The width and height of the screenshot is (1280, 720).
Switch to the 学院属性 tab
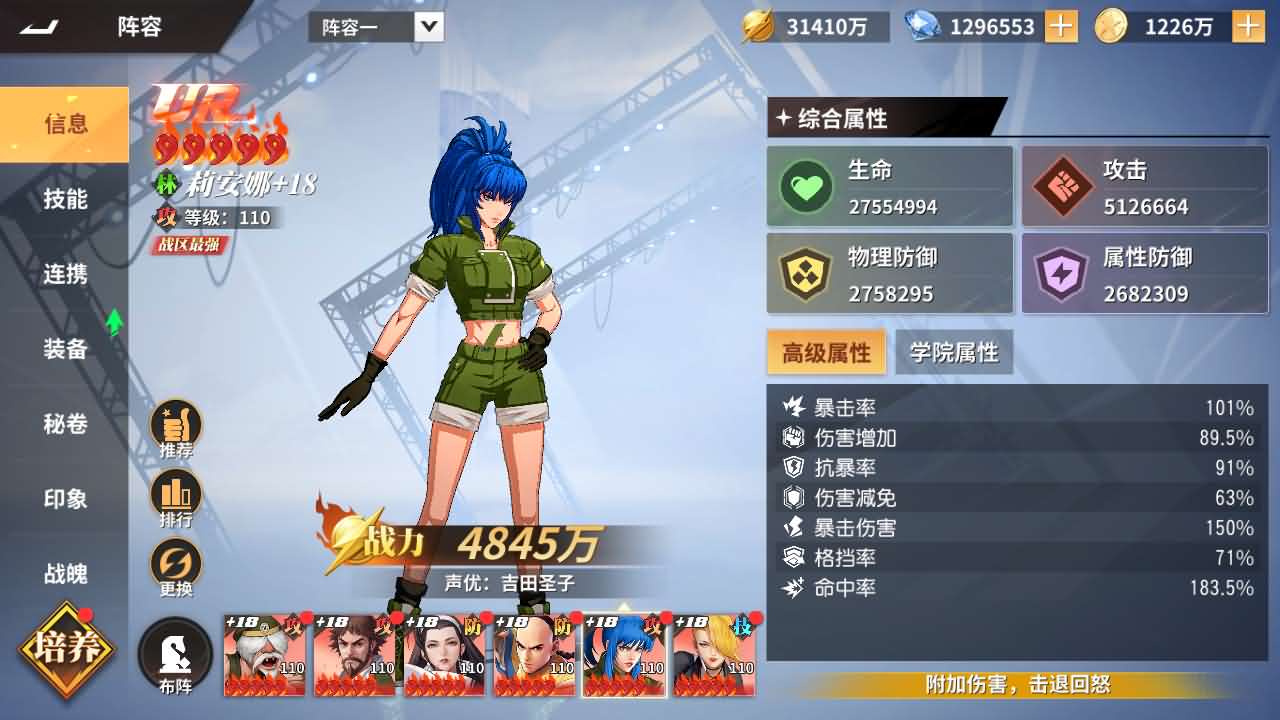955,352
